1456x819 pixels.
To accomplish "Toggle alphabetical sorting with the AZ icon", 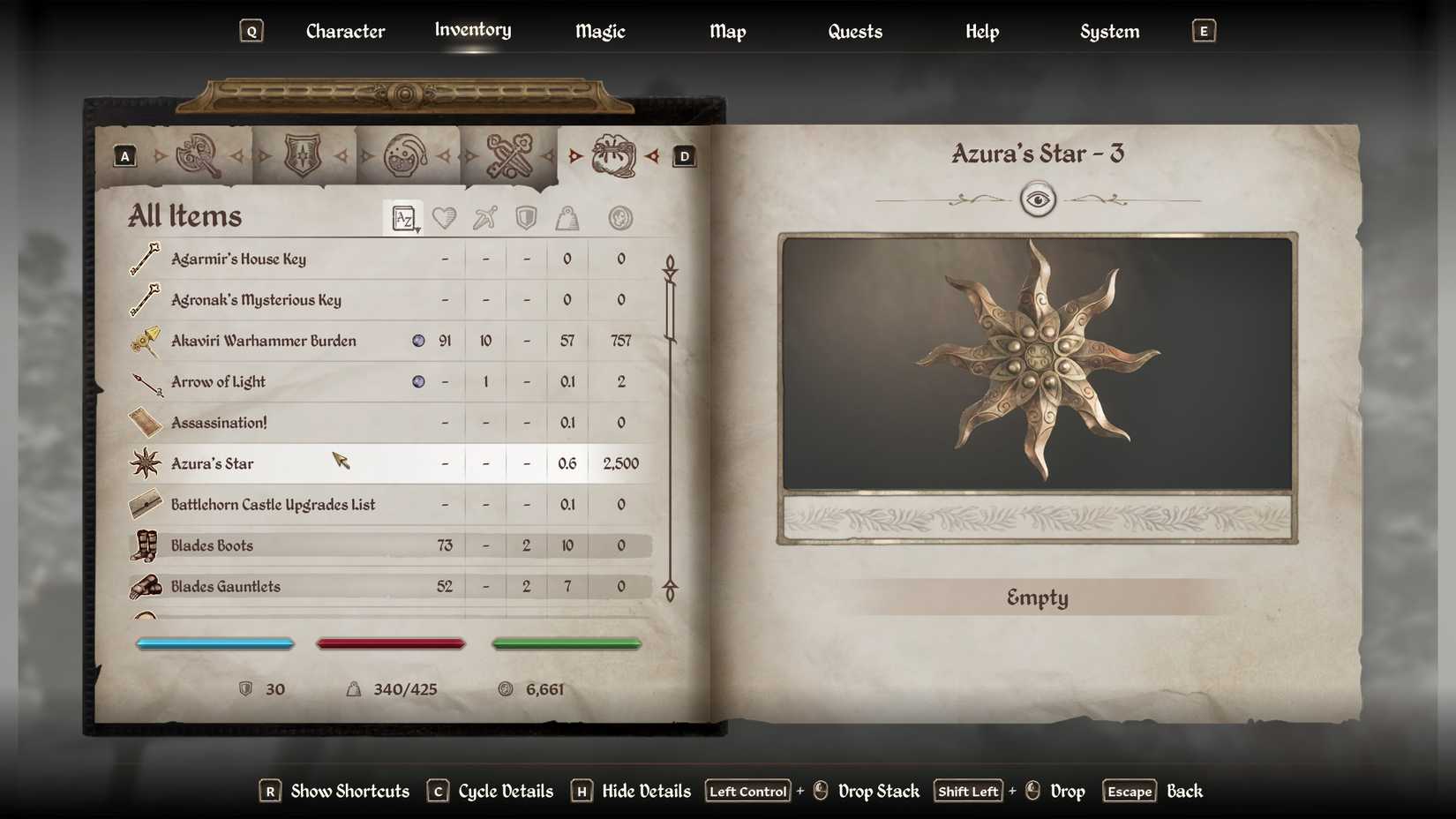I will click(x=402, y=216).
